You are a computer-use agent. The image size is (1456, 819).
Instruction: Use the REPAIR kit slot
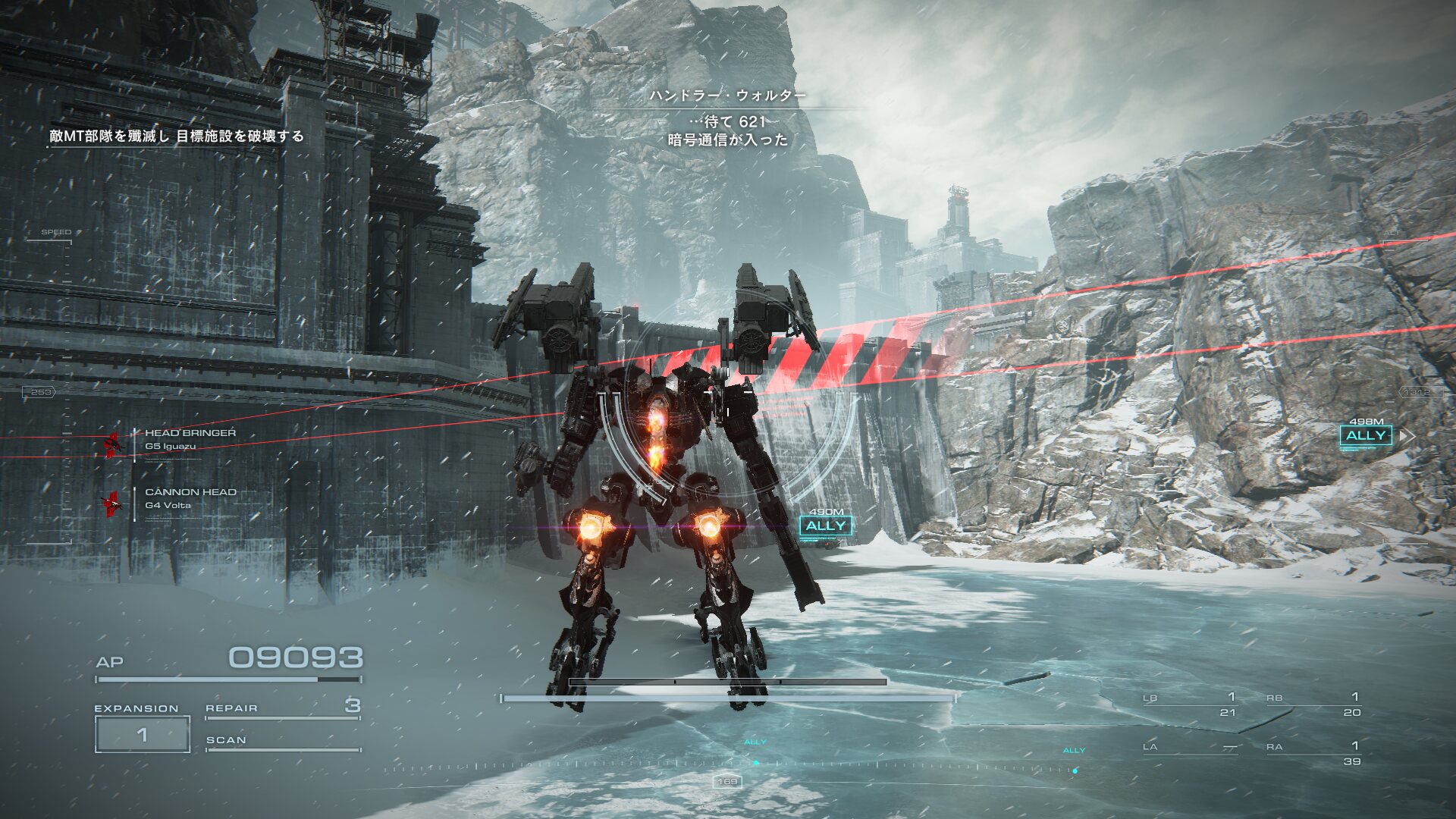tap(282, 708)
